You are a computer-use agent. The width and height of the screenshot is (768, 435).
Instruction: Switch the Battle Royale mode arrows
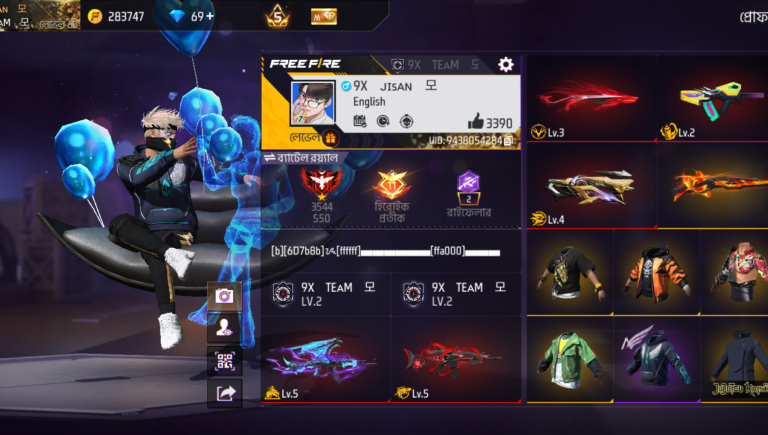269,158
